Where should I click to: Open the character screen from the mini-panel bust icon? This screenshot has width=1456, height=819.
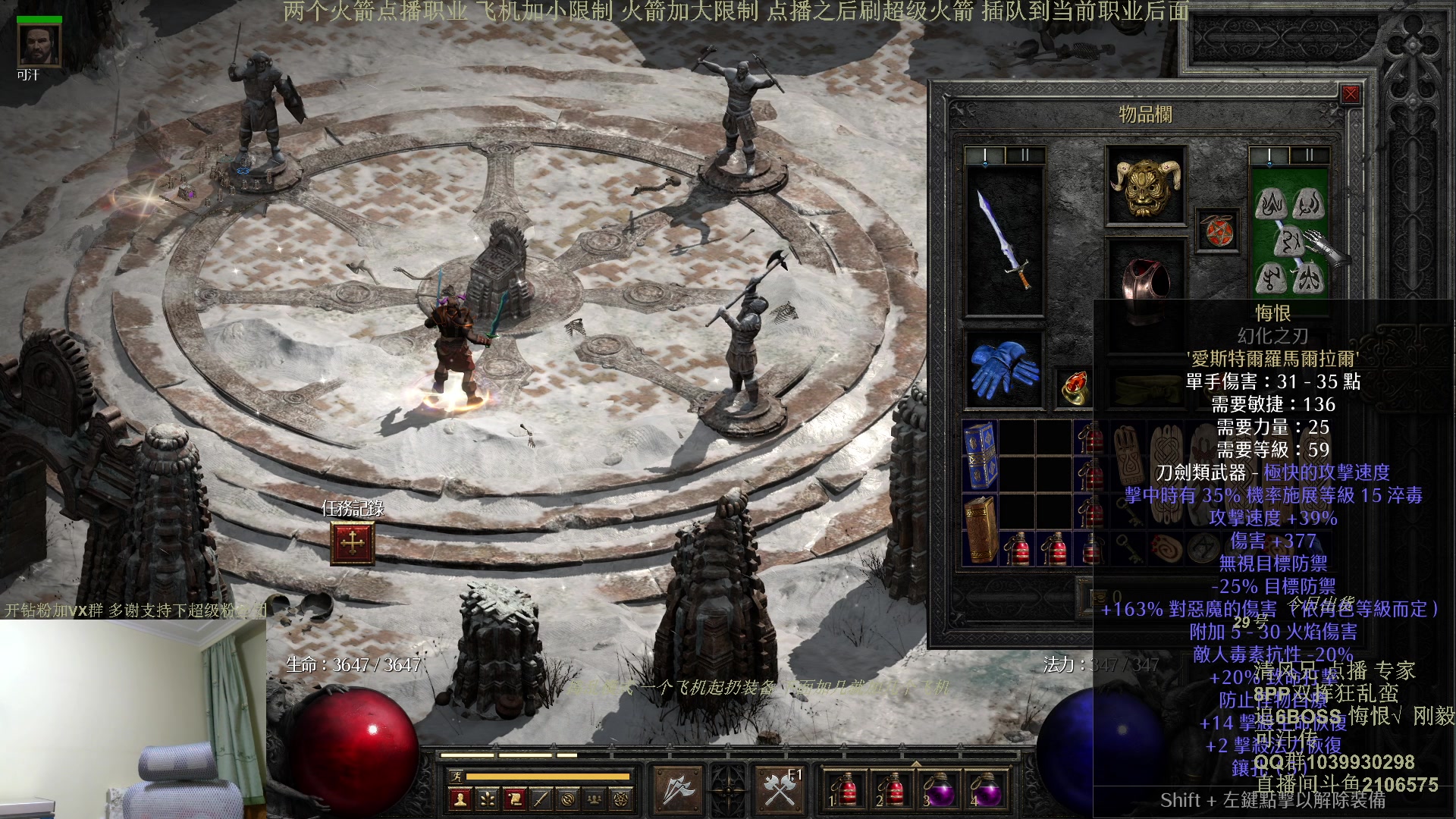click(x=459, y=799)
